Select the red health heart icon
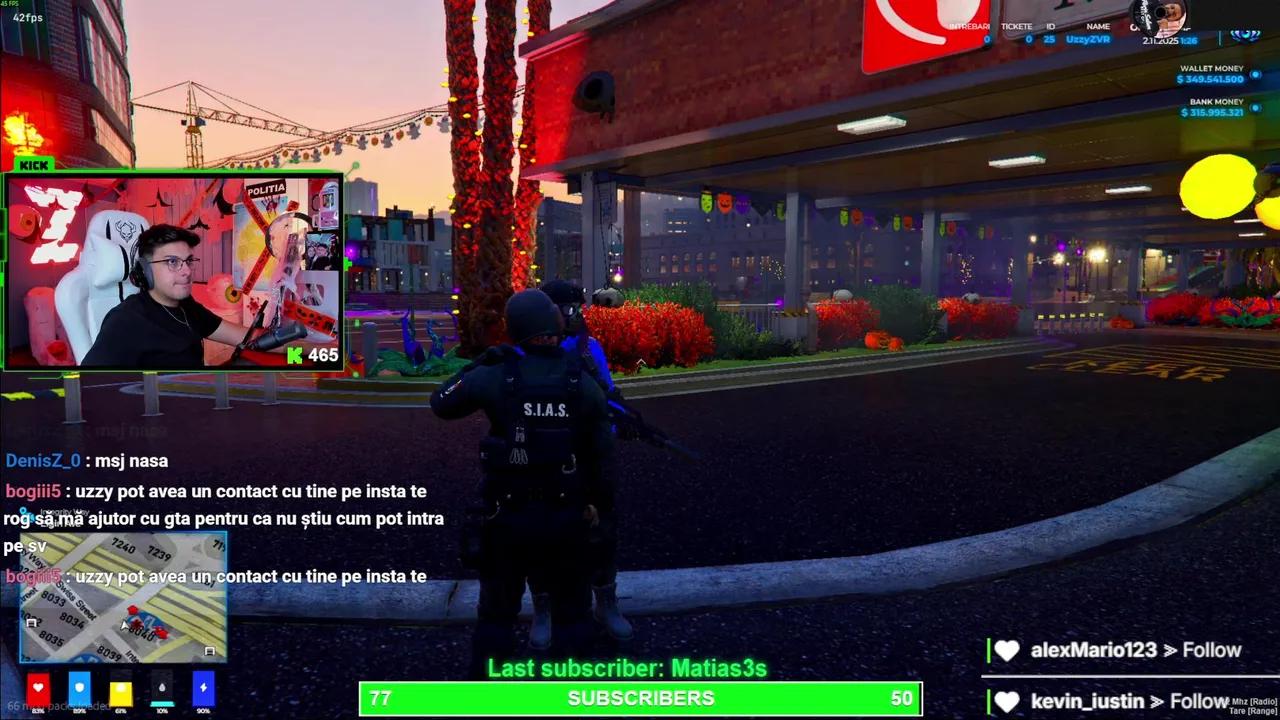This screenshot has width=1280, height=720. click(x=38, y=687)
